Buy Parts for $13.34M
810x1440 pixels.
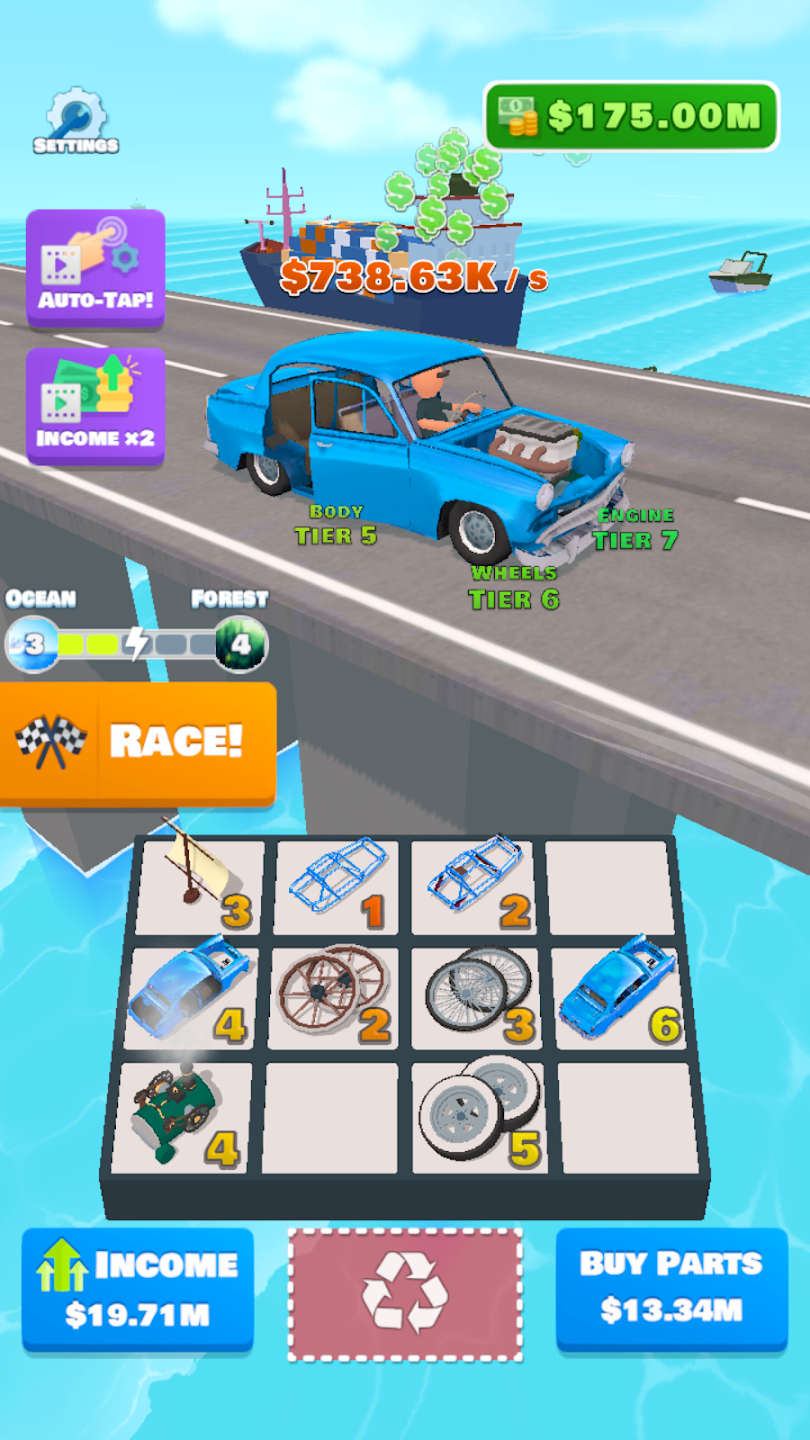671,1290
